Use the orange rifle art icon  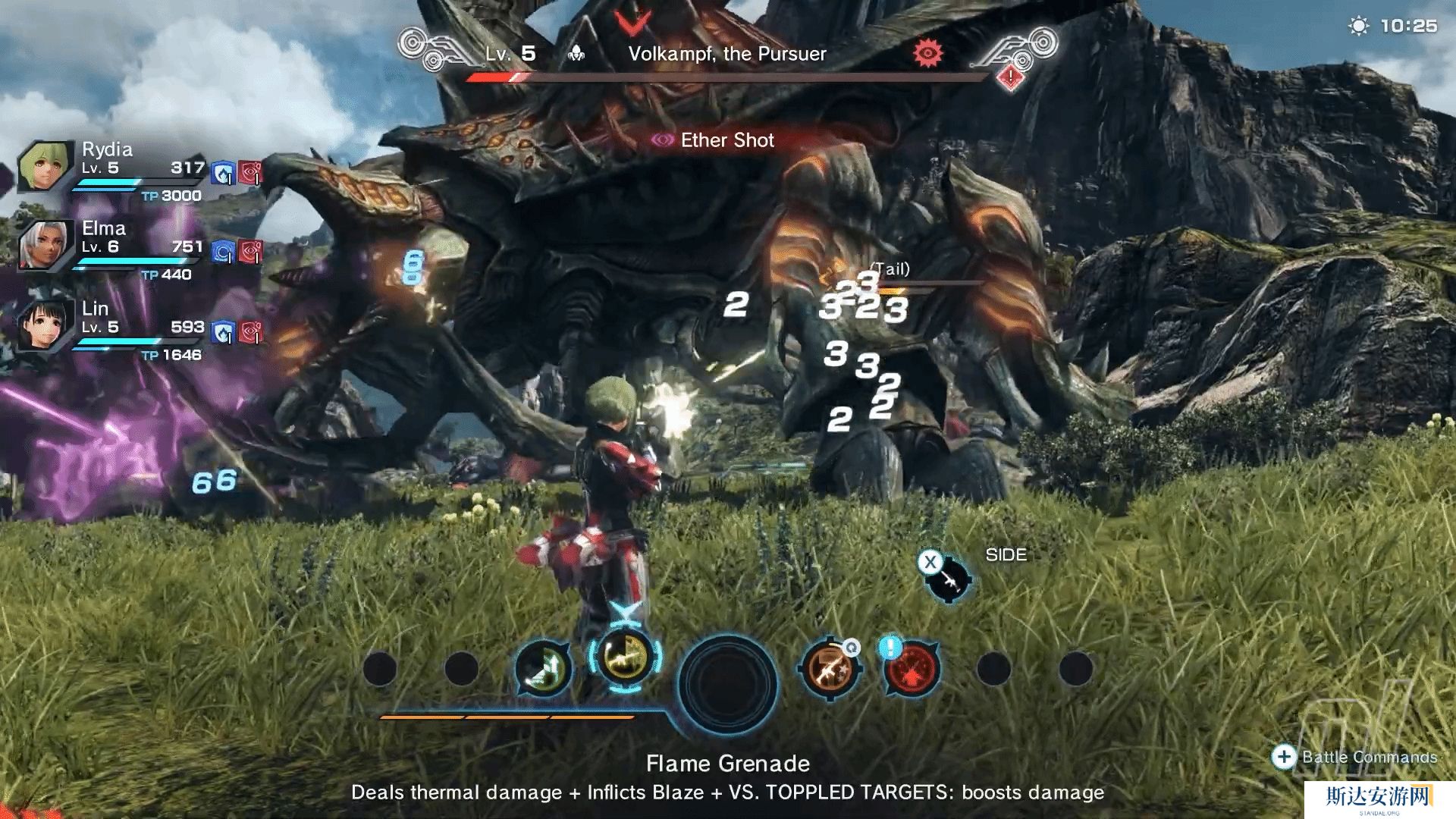pos(830,668)
